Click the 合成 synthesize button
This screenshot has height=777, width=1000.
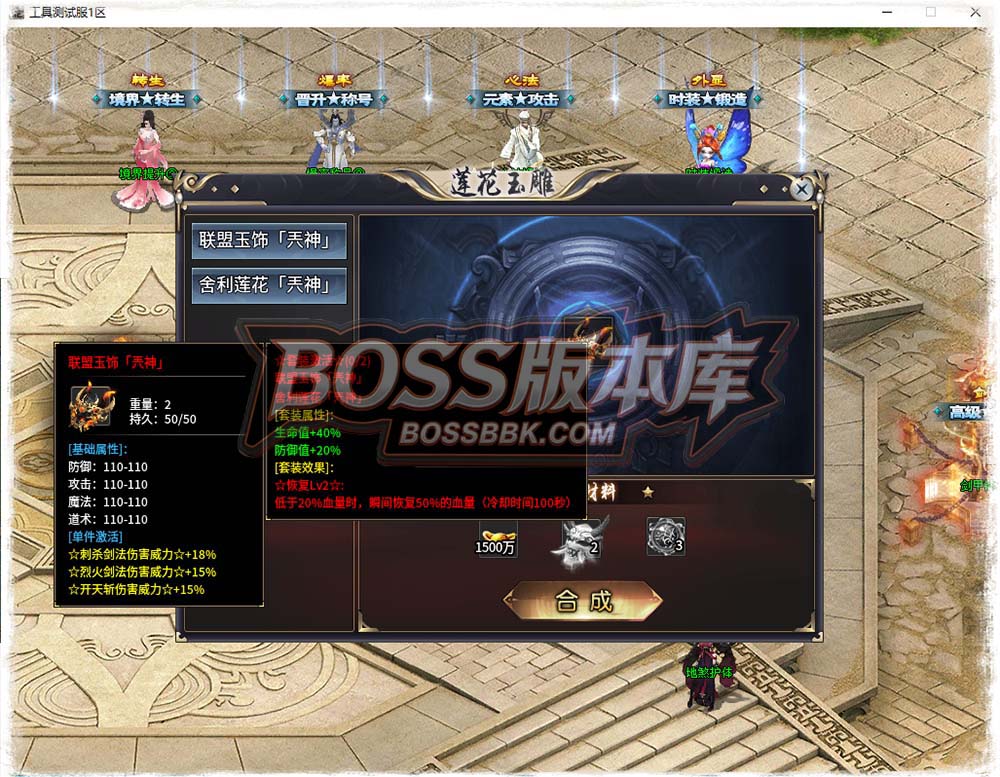pyautogui.click(x=583, y=601)
